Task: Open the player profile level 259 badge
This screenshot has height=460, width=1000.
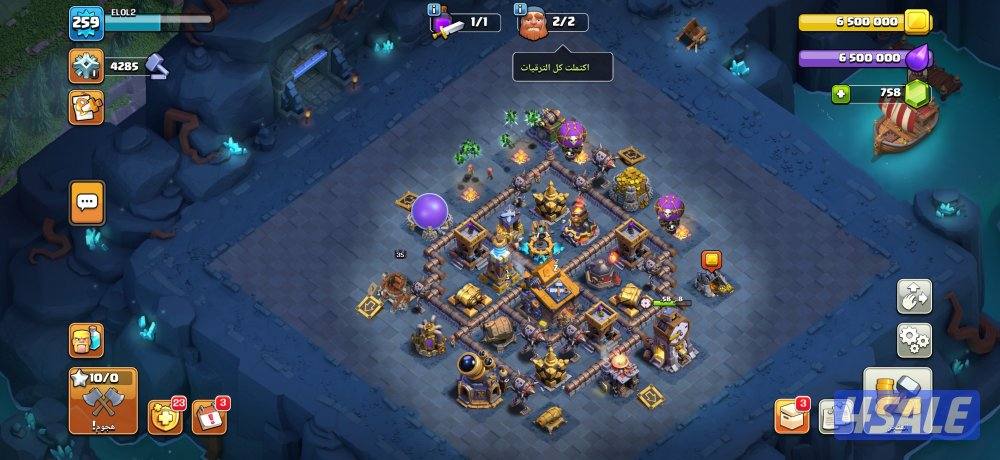Action: tap(86, 22)
